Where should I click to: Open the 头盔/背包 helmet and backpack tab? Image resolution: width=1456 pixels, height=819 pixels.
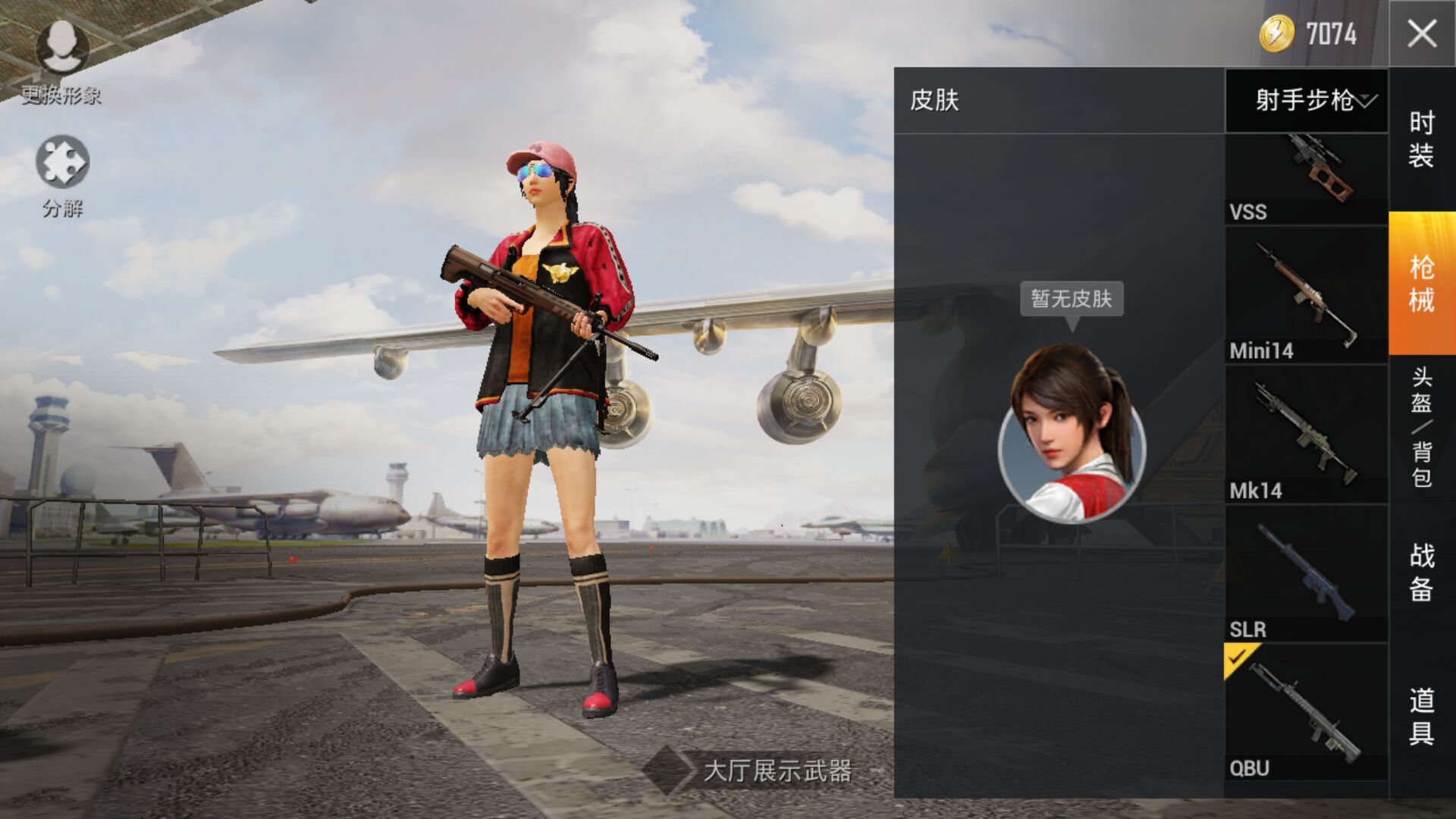coord(1422,427)
